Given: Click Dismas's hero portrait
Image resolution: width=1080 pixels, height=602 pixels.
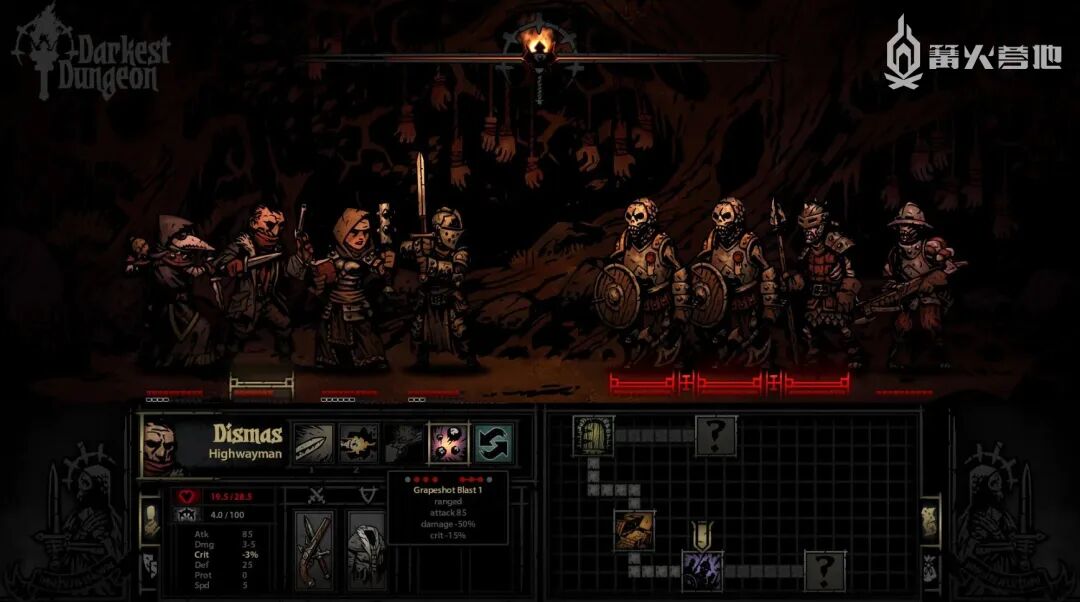Looking at the screenshot, I should coord(163,443).
